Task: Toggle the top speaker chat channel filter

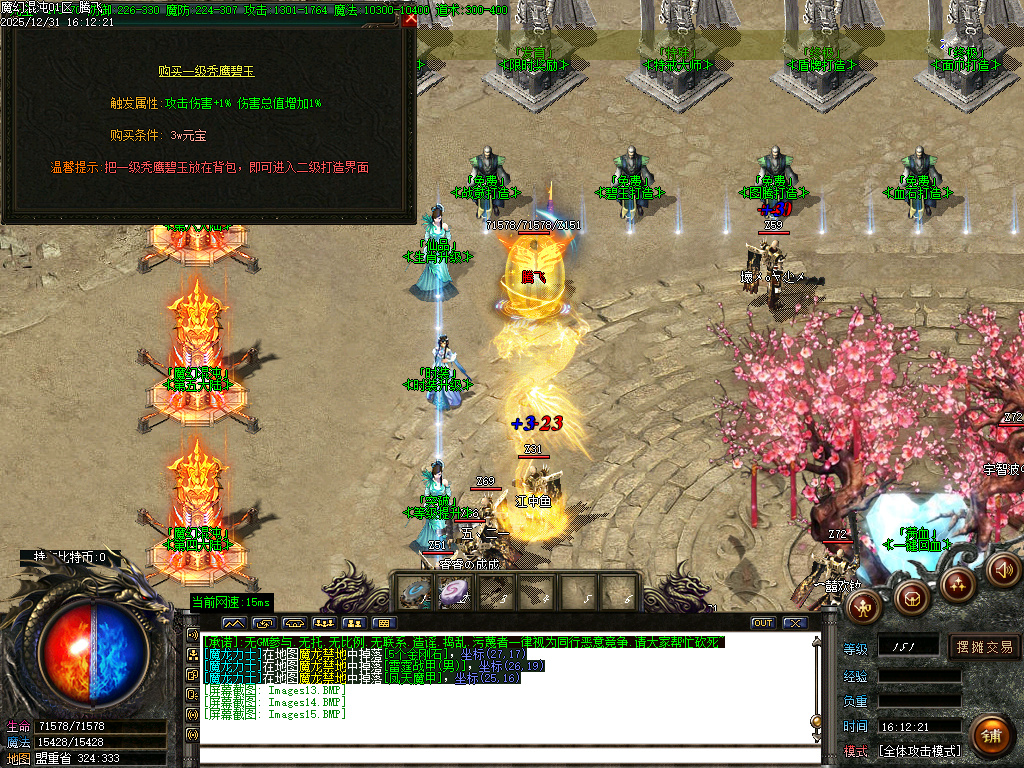Action: pyautogui.click(x=192, y=634)
